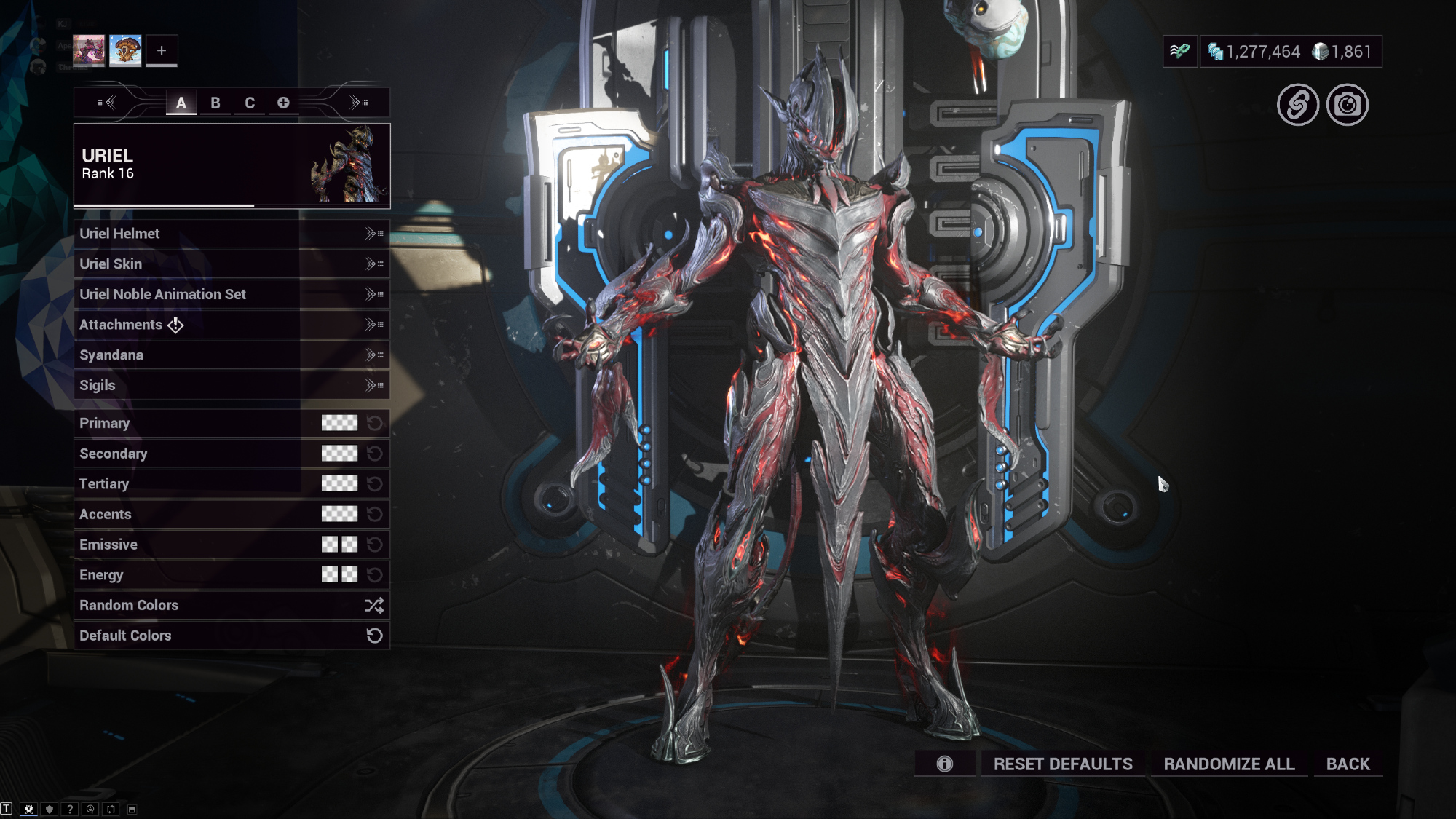Click RESET DEFAULTS button
The width and height of the screenshot is (1456, 819).
pos(1063,764)
